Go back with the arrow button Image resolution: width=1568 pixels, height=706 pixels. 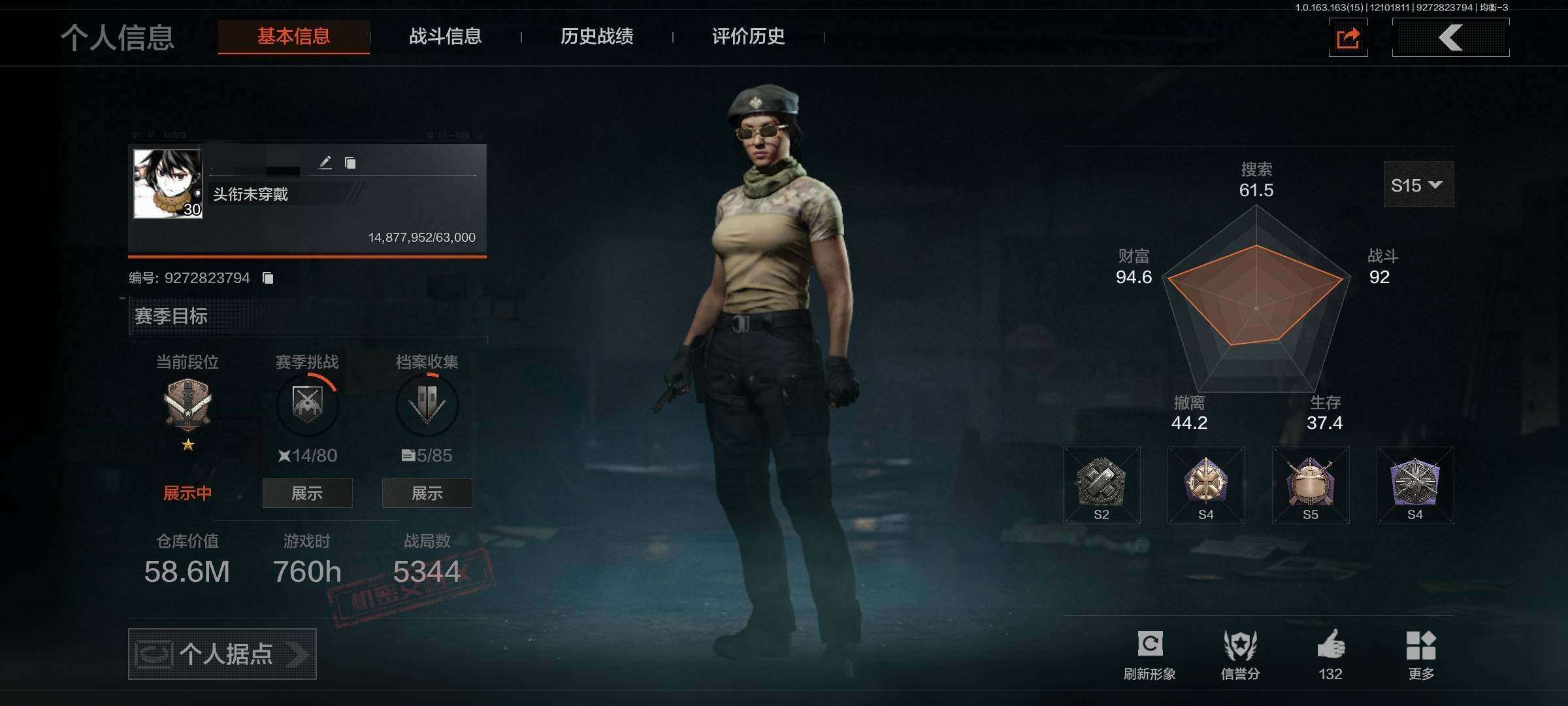click(1450, 38)
